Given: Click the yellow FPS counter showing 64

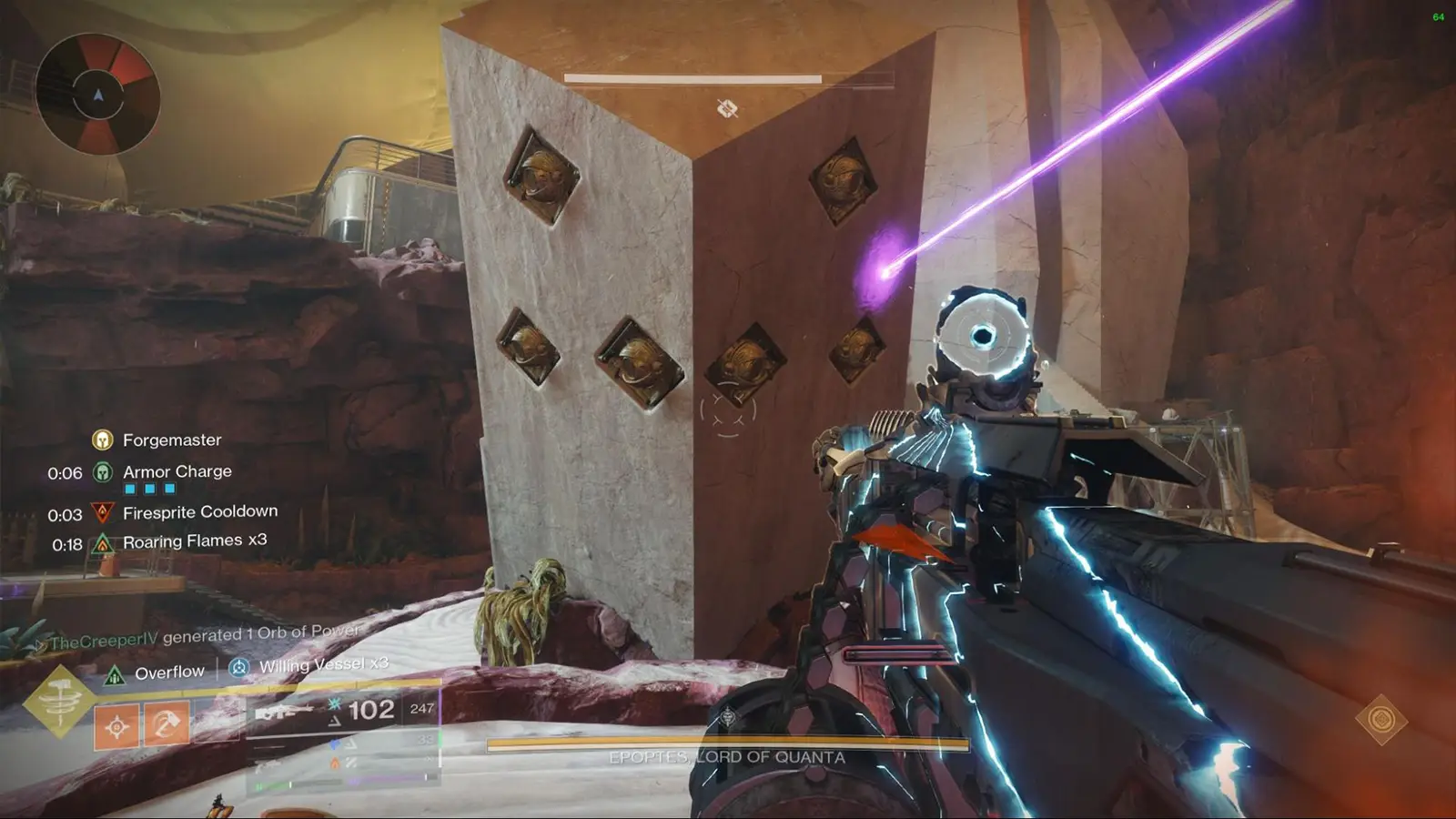Looking at the screenshot, I should pos(1439,16).
